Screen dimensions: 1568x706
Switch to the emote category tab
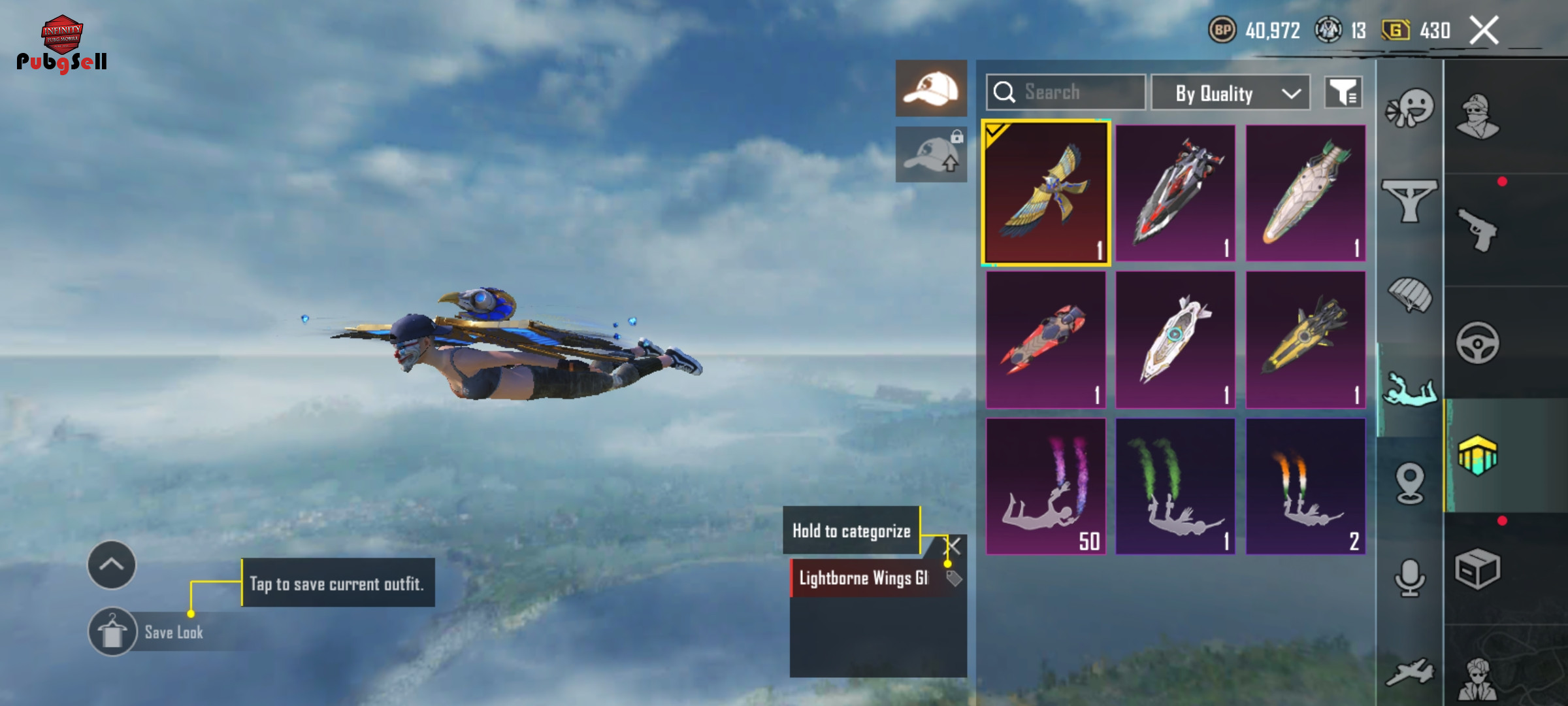(1409, 109)
